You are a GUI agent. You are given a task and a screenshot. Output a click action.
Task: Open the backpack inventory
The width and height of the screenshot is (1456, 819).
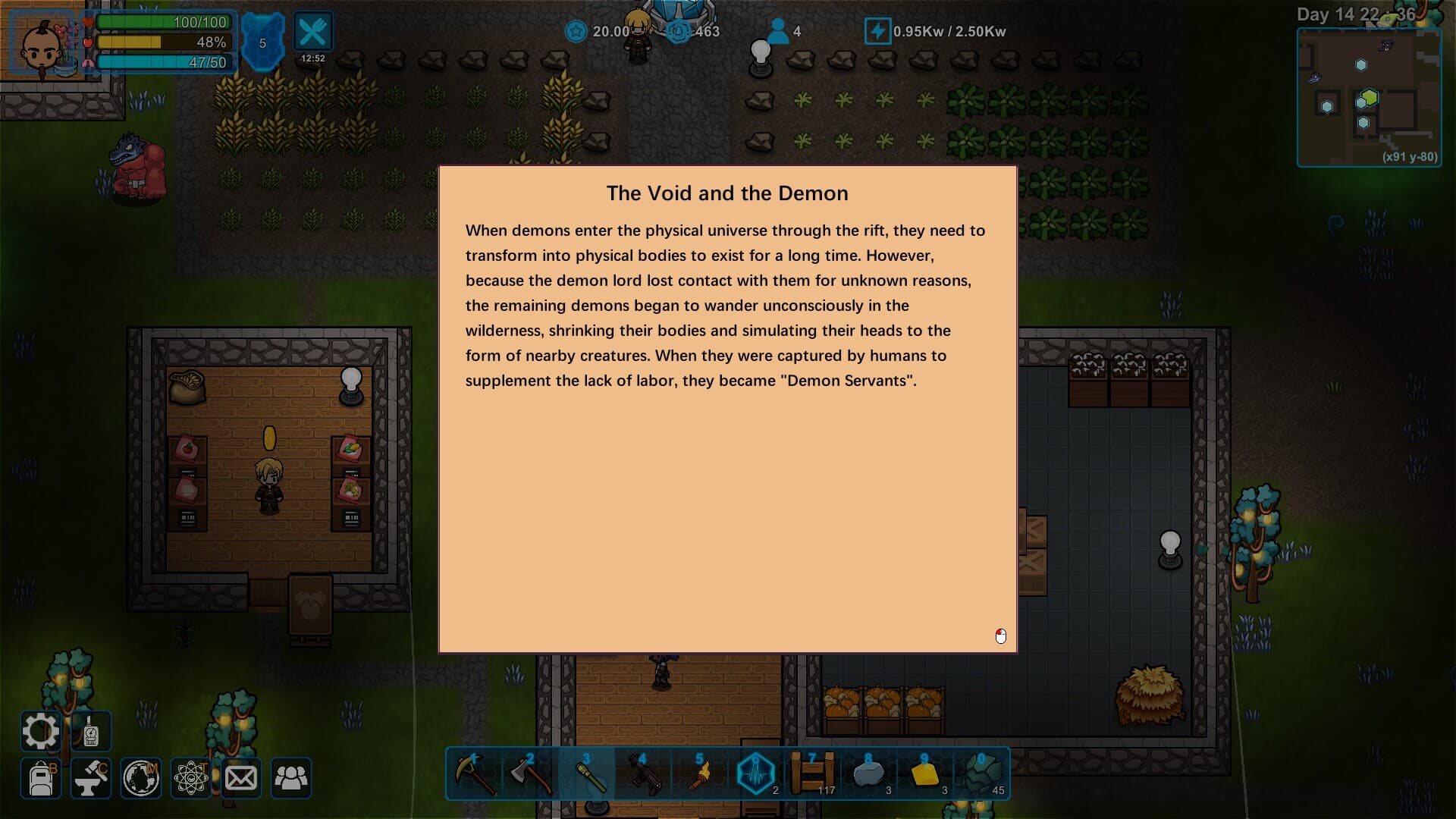(x=41, y=778)
